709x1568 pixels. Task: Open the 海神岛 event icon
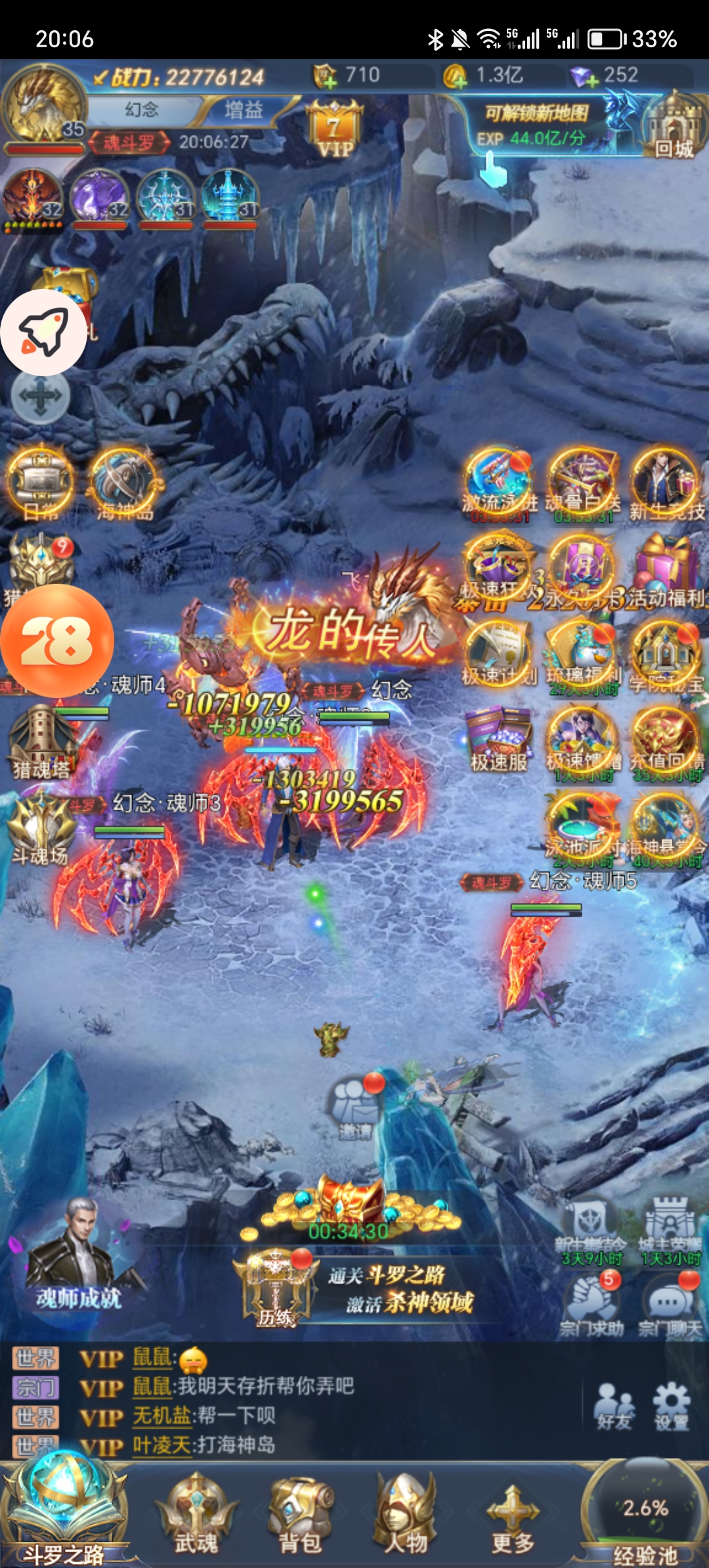tap(124, 485)
